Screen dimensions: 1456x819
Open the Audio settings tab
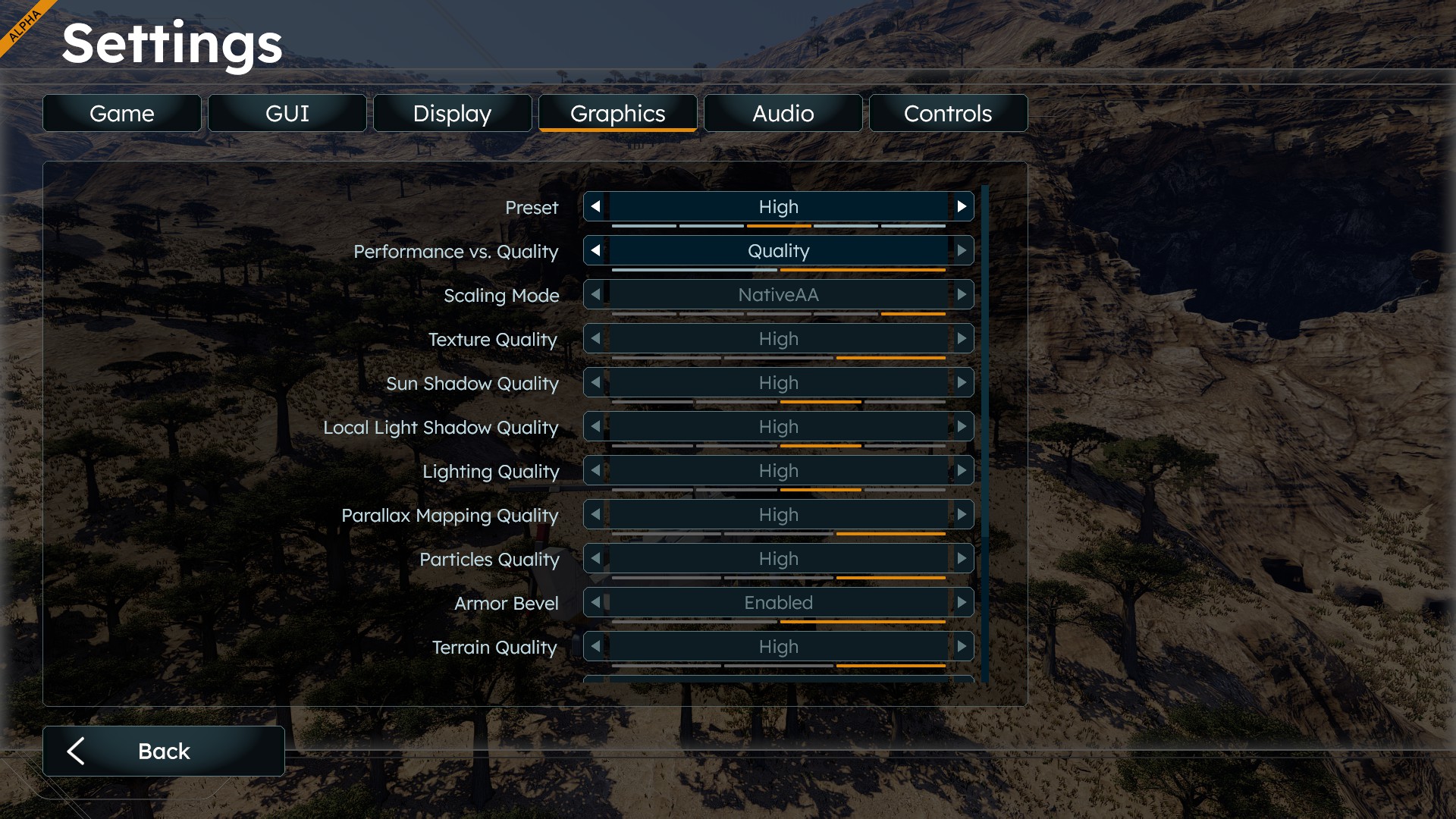783,114
